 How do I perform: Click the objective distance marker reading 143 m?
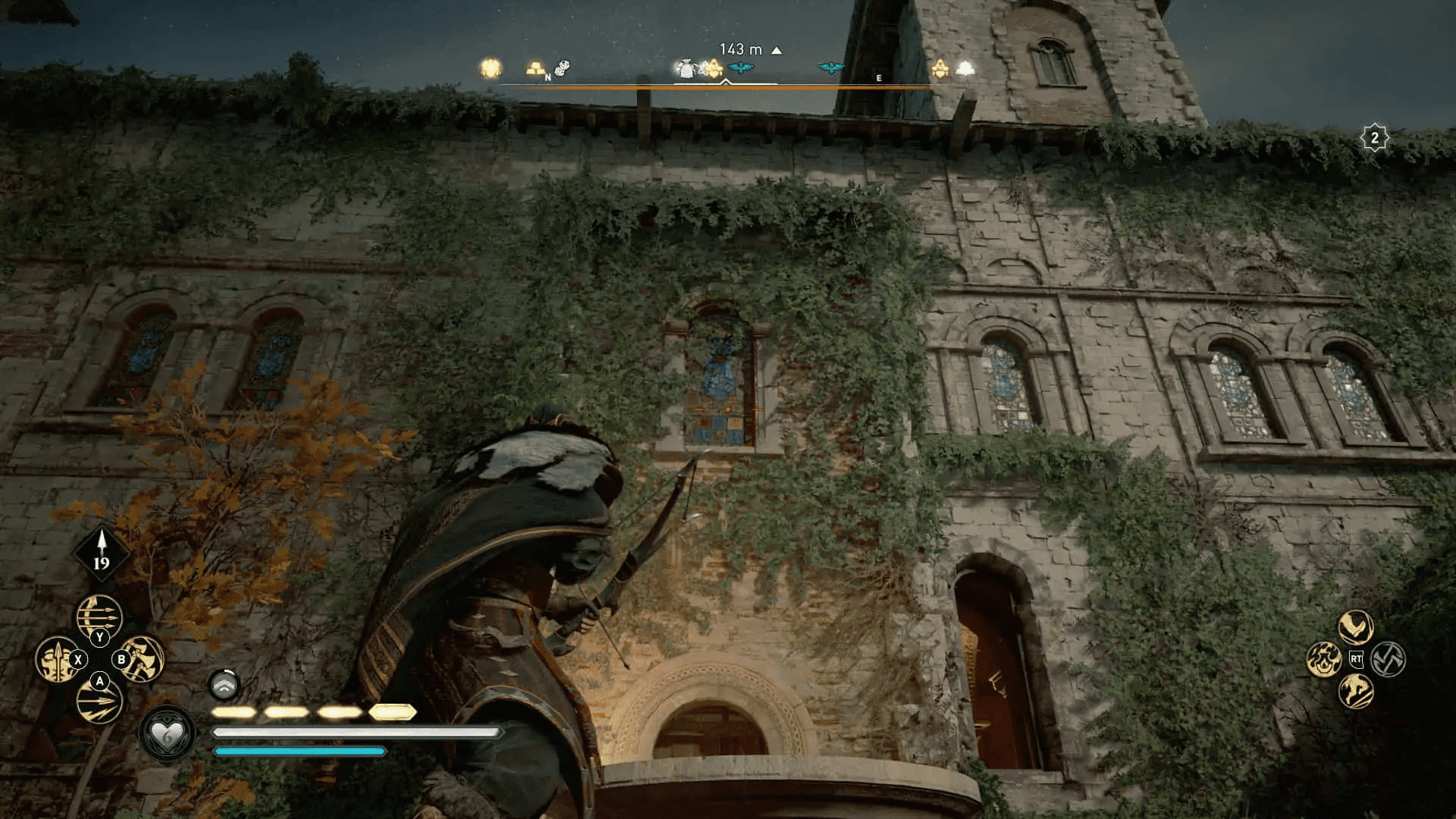tap(740, 49)
